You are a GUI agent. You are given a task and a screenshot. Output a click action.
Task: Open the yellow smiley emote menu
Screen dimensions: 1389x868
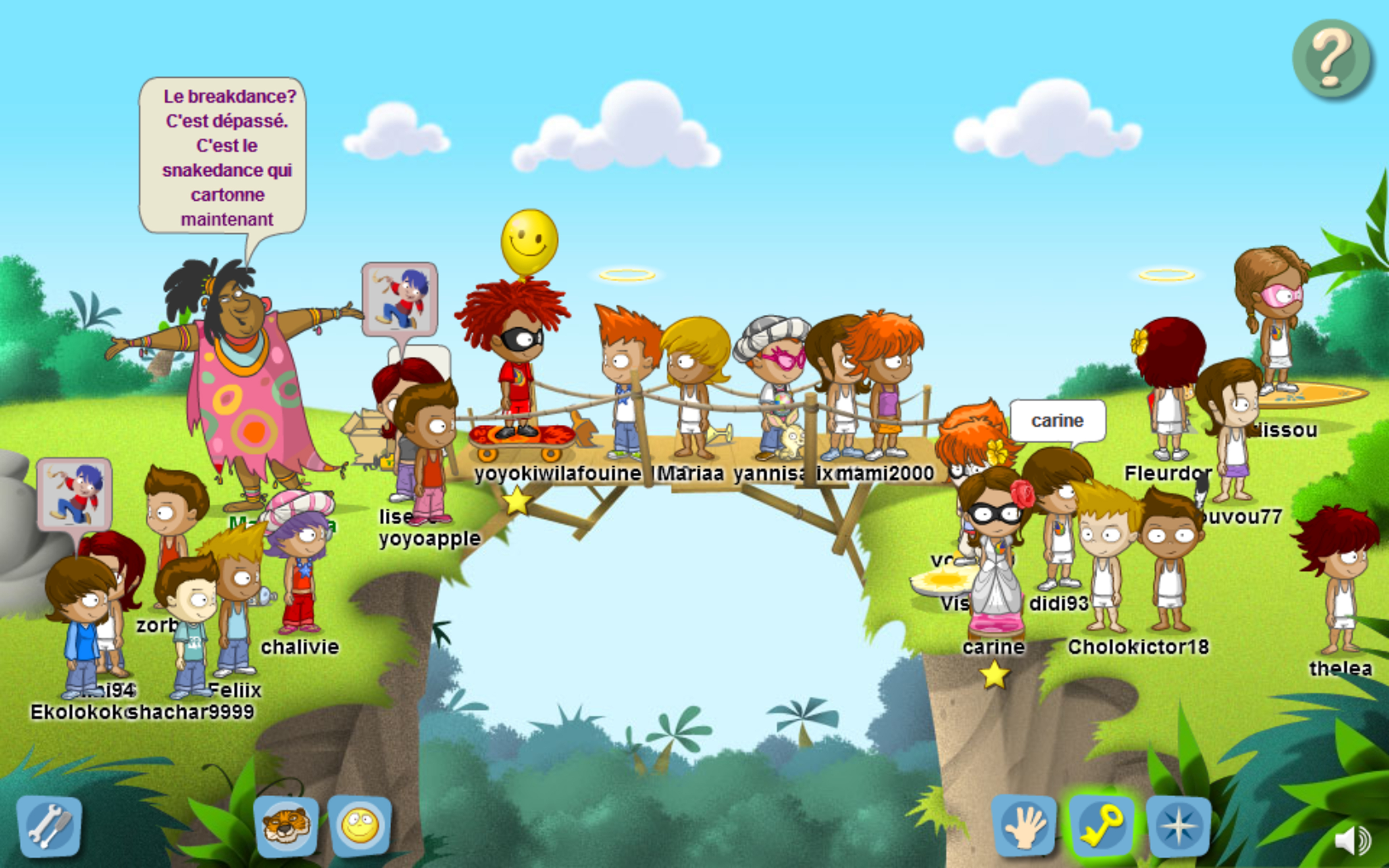(x=360, y=826)
